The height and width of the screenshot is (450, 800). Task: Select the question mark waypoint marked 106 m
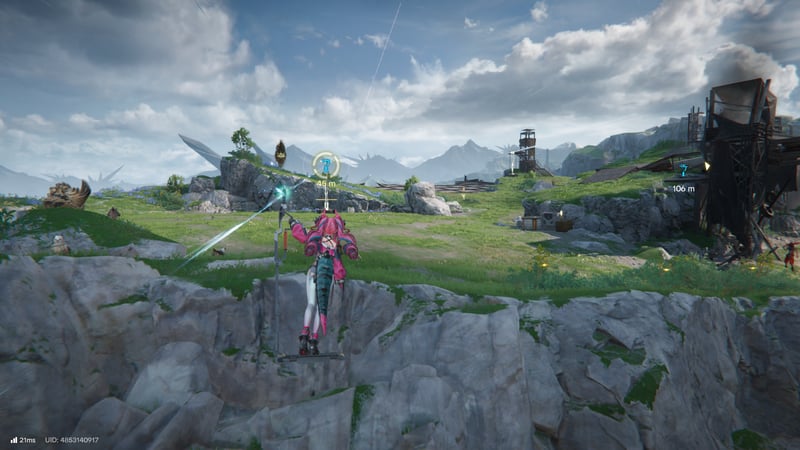(x=683, y=172)
